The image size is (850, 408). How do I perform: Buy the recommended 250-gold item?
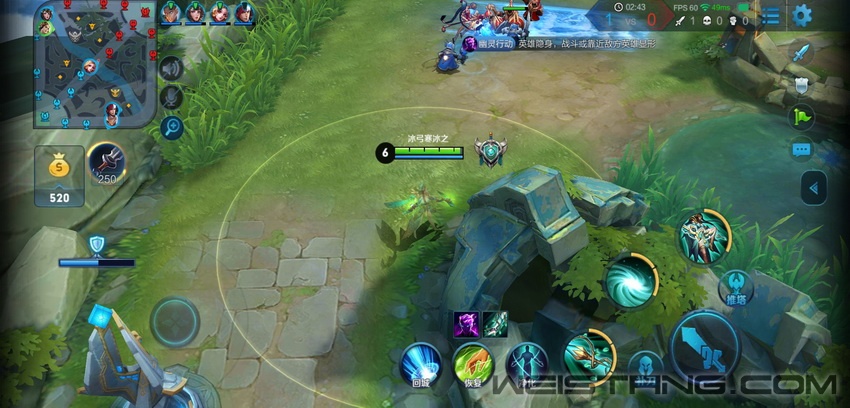pyautogui.click(x=106, y=163)
